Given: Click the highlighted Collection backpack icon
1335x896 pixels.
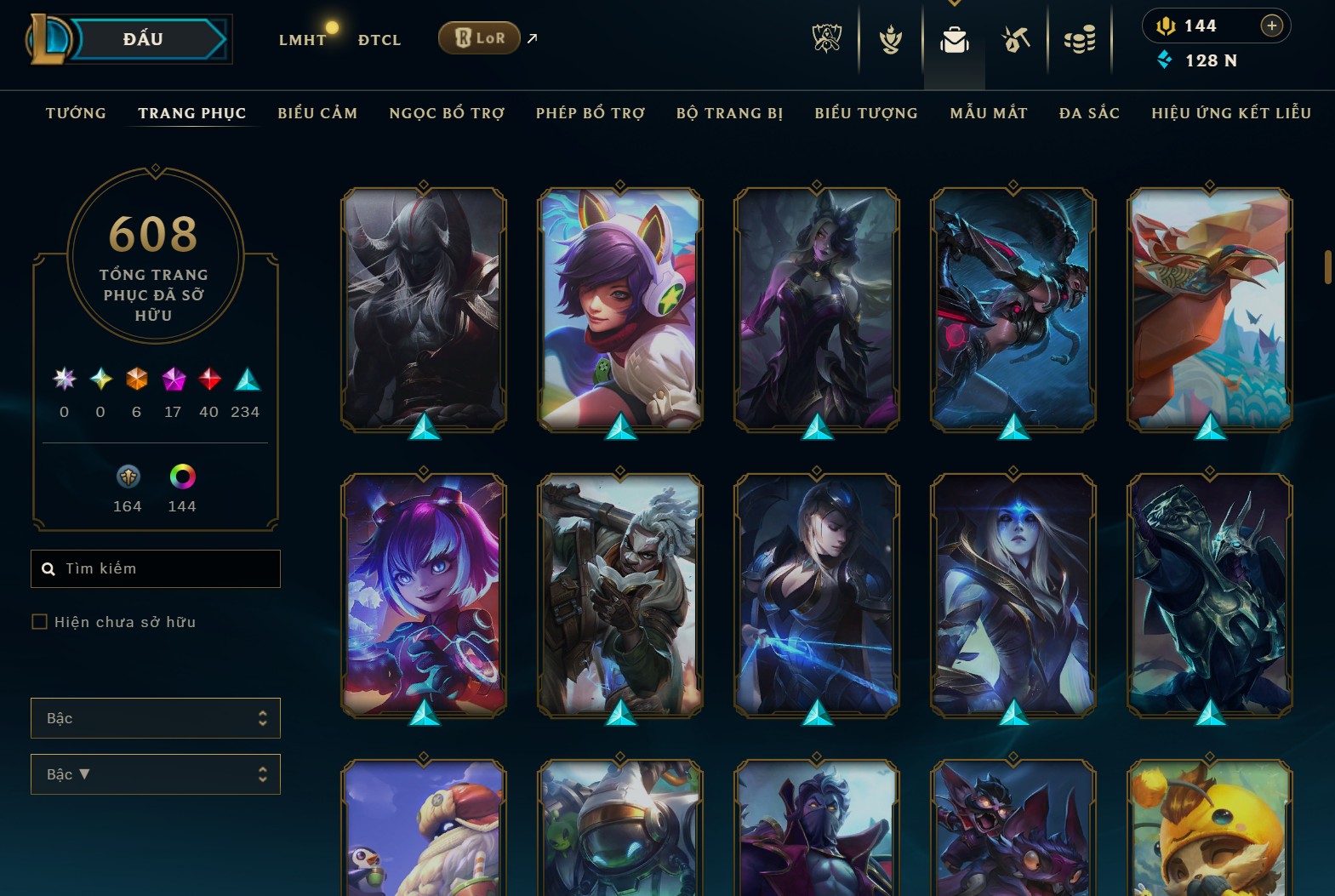Looking at the screenshot, I should [x=954, y=38].
